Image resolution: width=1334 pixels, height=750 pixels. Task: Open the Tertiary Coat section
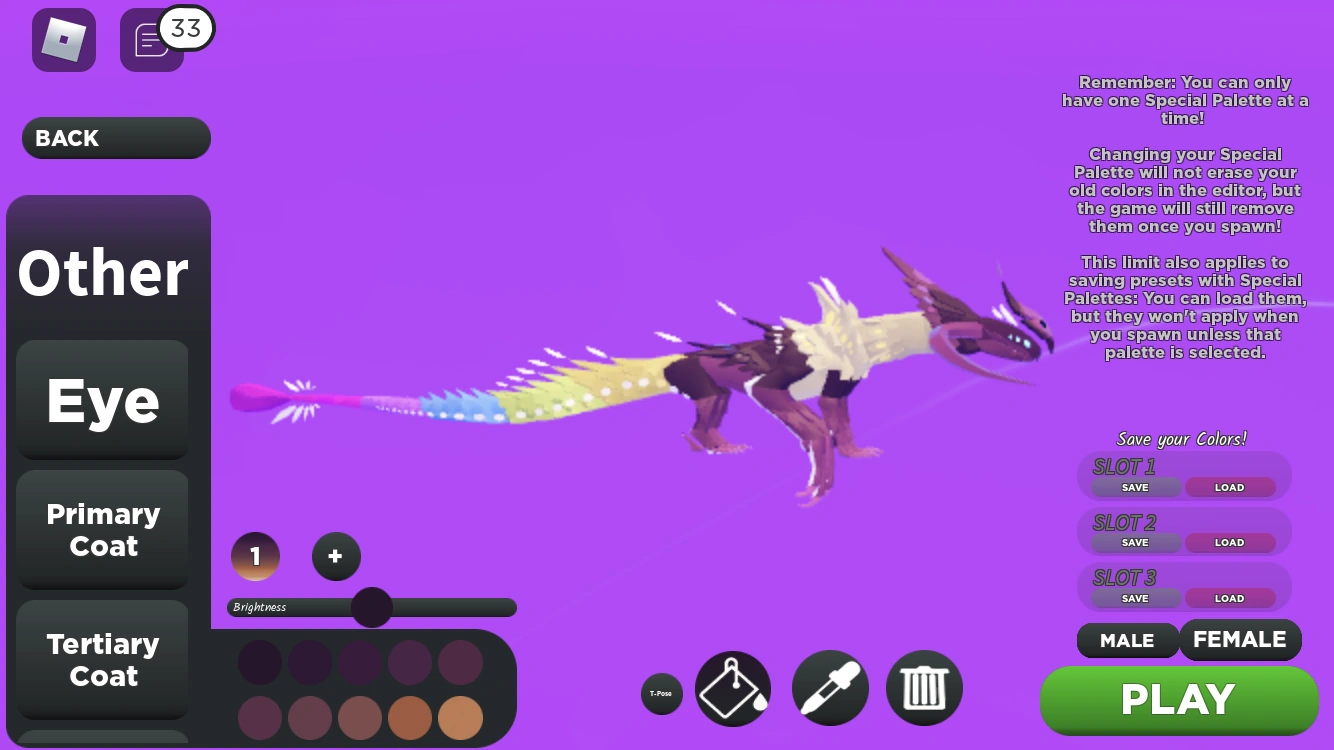(x=101, y=660)
